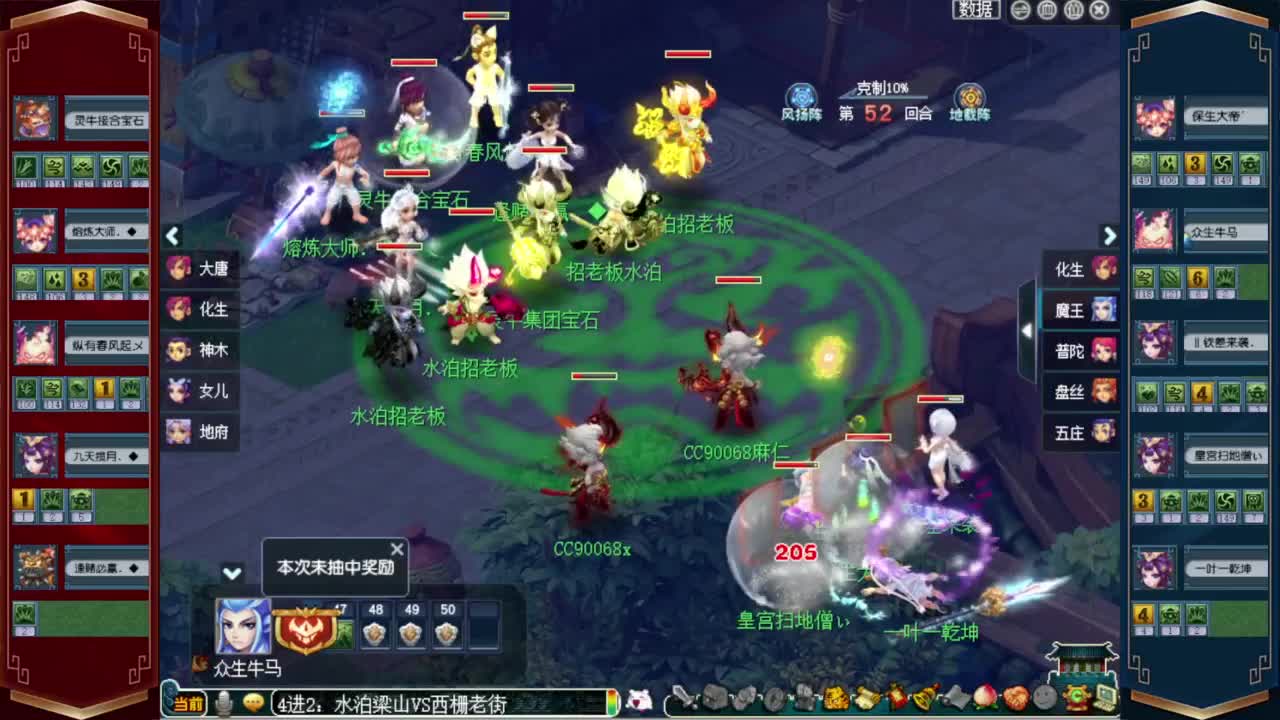Image resolution: width=1280 pixels, height=720 pixels.
Task: Collapse the left battle panel via the left arrow
Action: [x=172, y=236]
